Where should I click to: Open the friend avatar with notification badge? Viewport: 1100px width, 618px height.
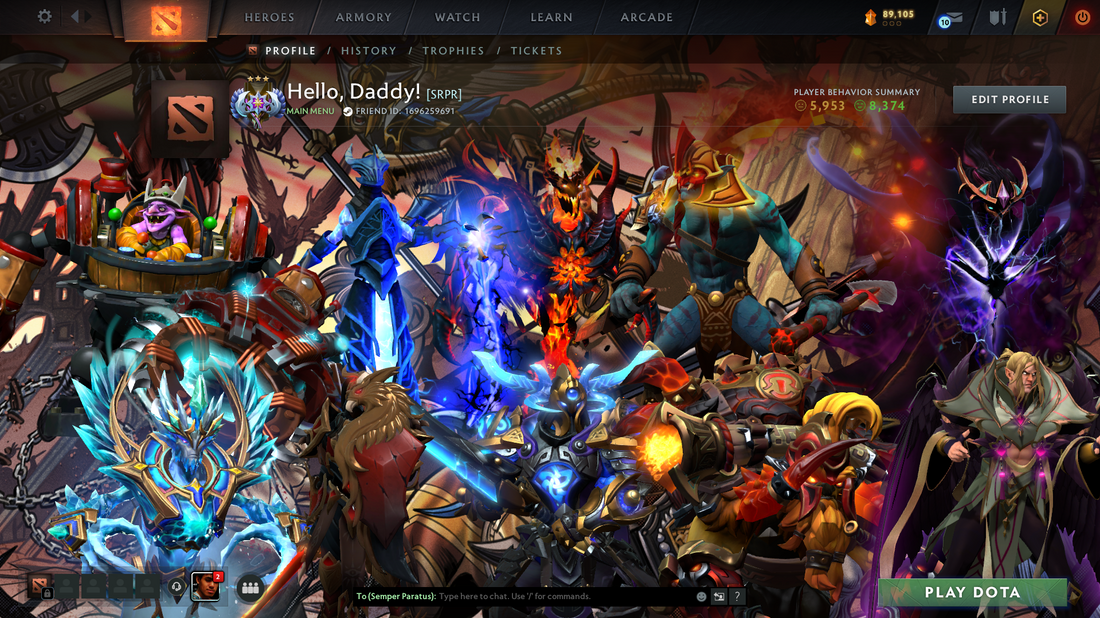coord(205,586)
